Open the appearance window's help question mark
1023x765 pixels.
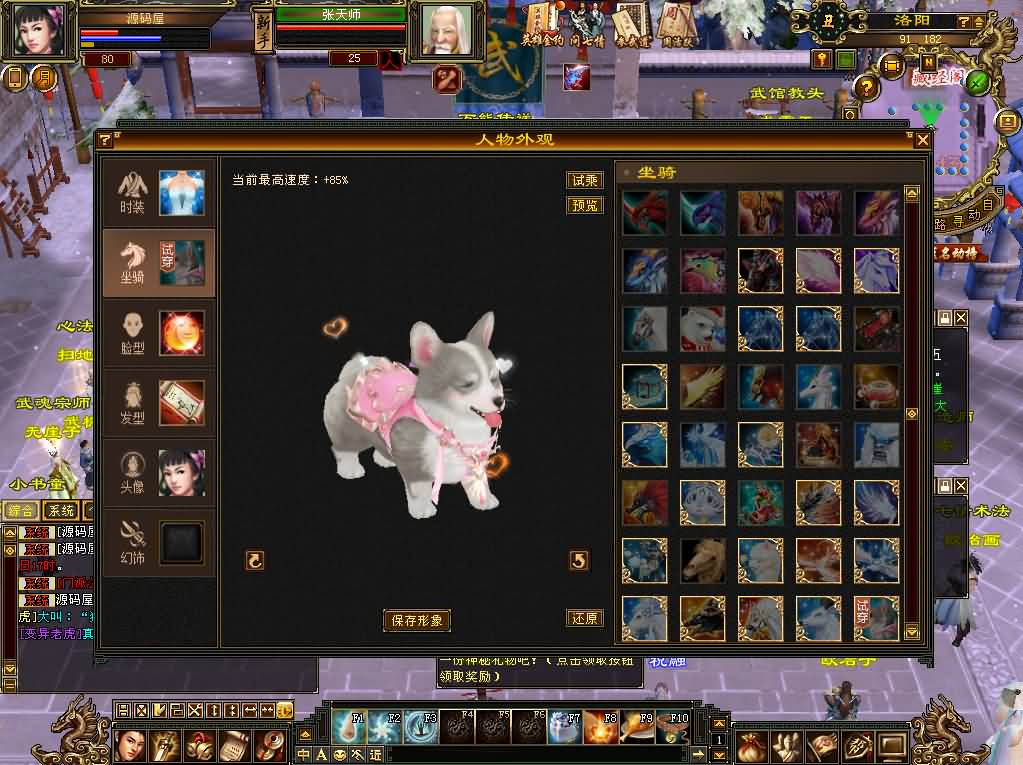(x=105, y=140)
